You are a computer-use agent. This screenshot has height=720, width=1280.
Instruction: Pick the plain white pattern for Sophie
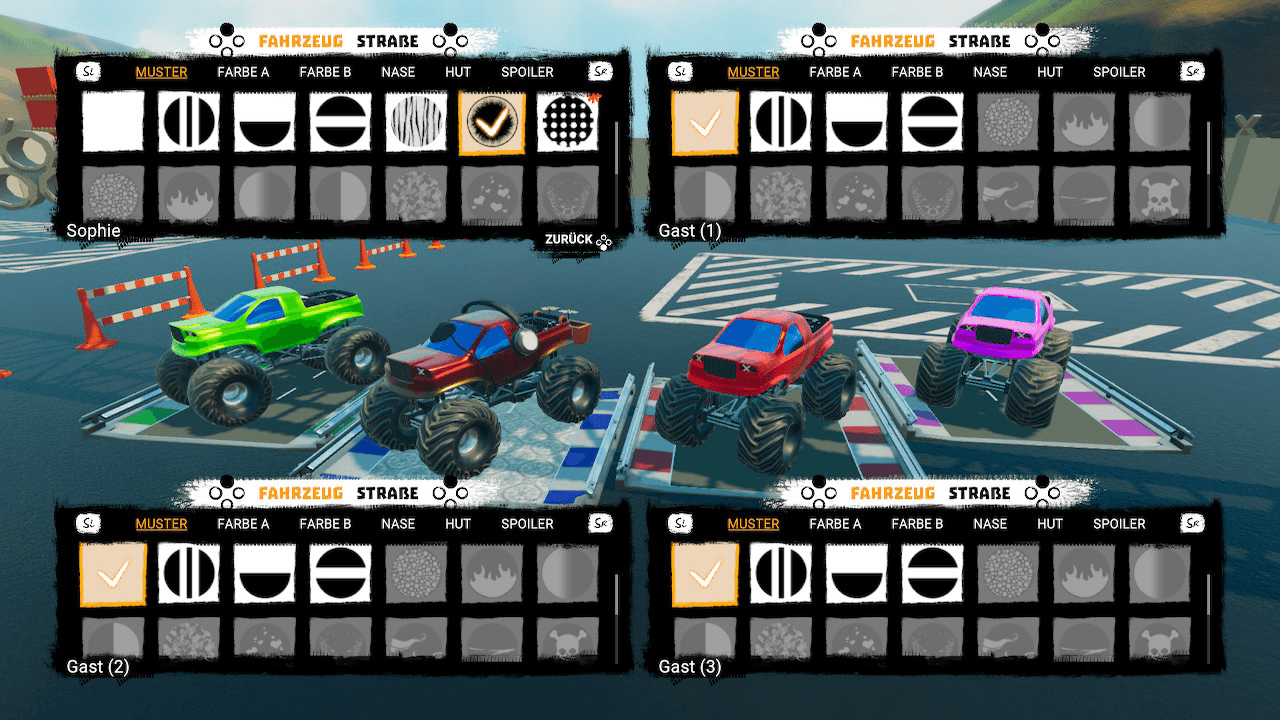pyautogui.click(x=113, y=122)
